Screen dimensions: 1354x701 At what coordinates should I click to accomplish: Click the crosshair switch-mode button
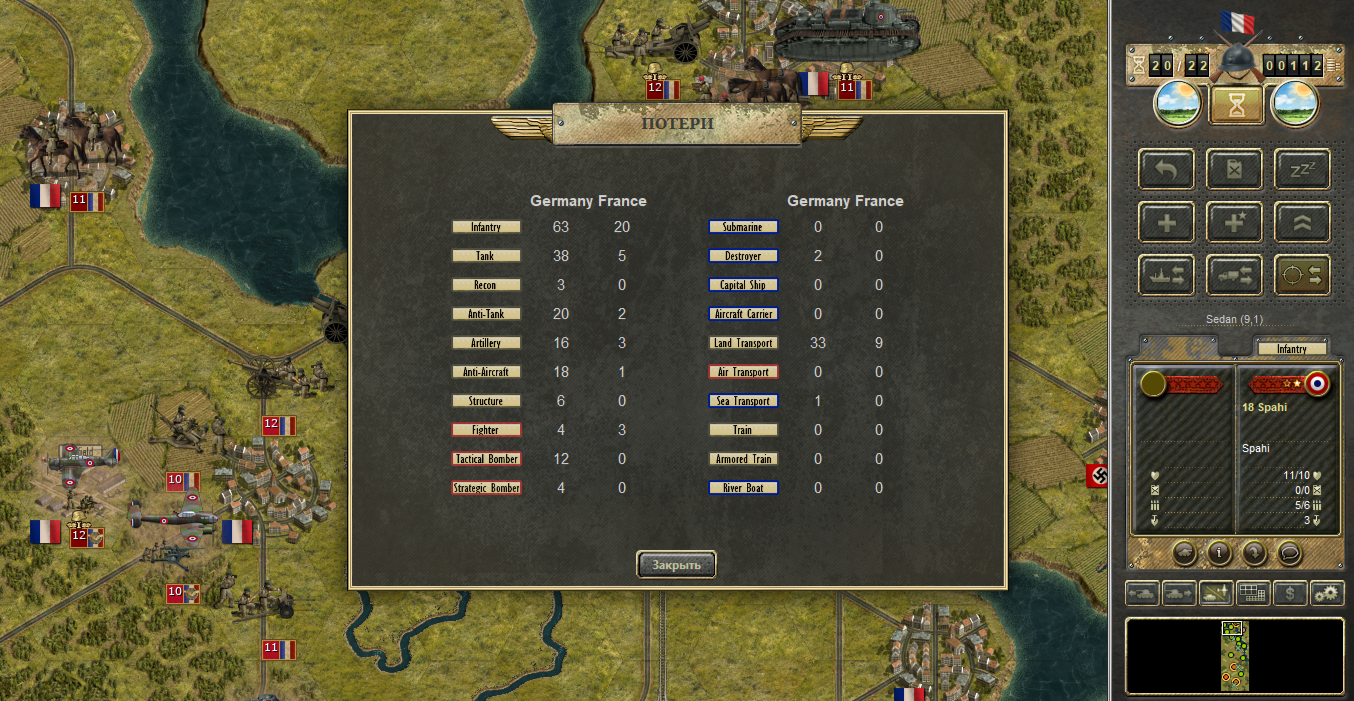(x=1301, y=274)
